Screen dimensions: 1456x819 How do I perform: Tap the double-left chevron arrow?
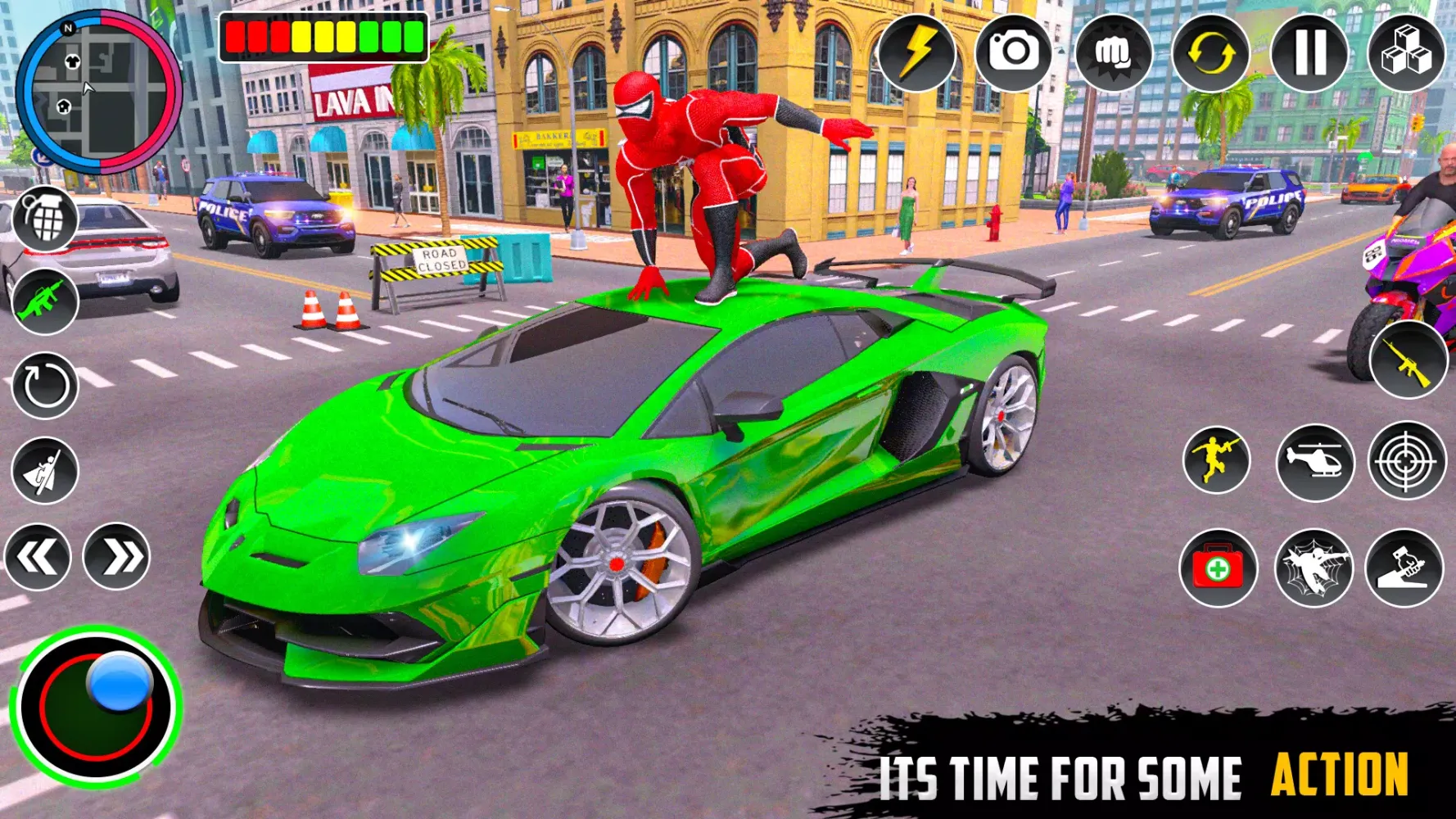coord(37,555)
